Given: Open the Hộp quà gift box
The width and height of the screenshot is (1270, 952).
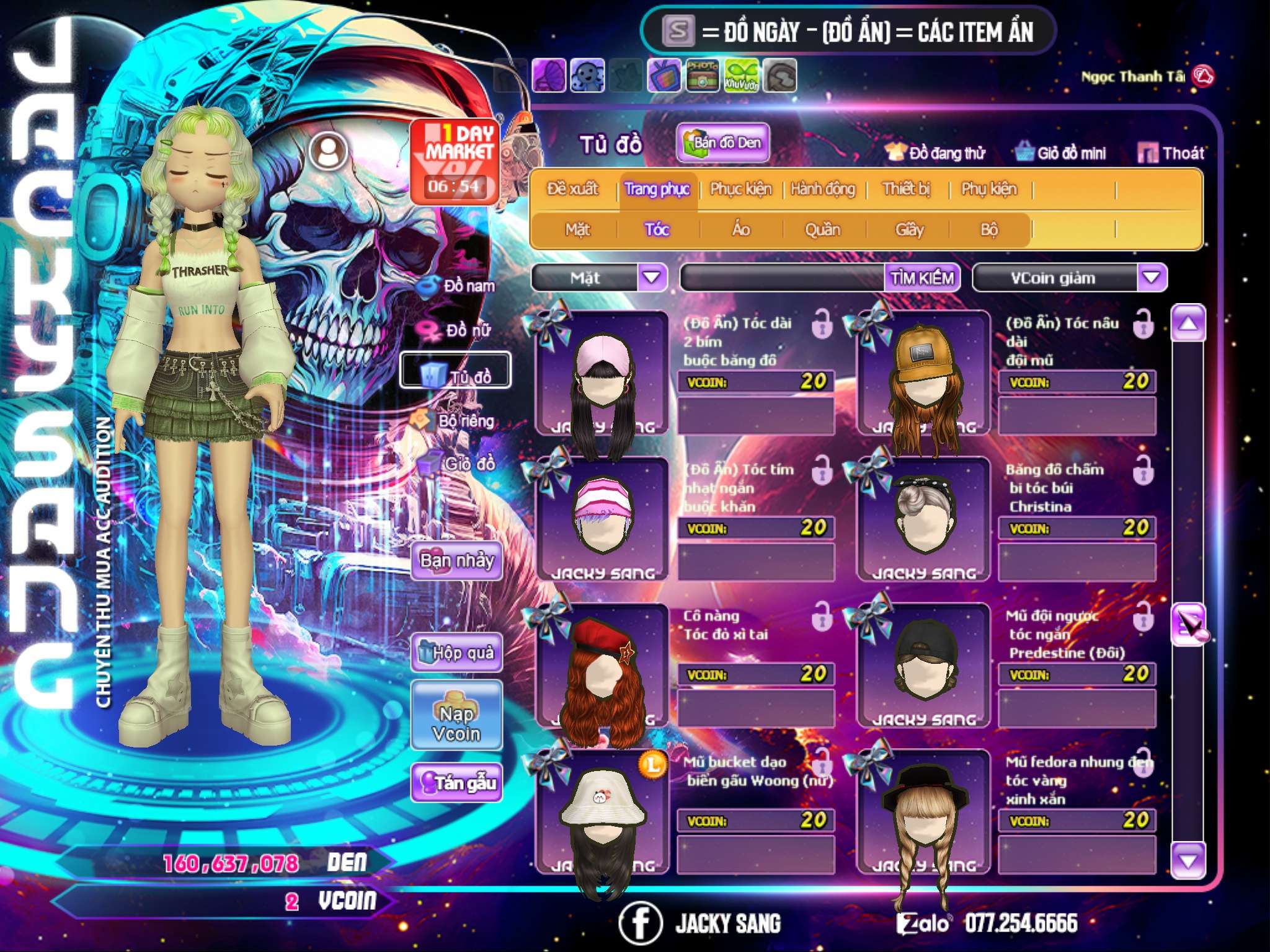Looking at the screenshot, I should pyautogui.click(x=457, y=653).
